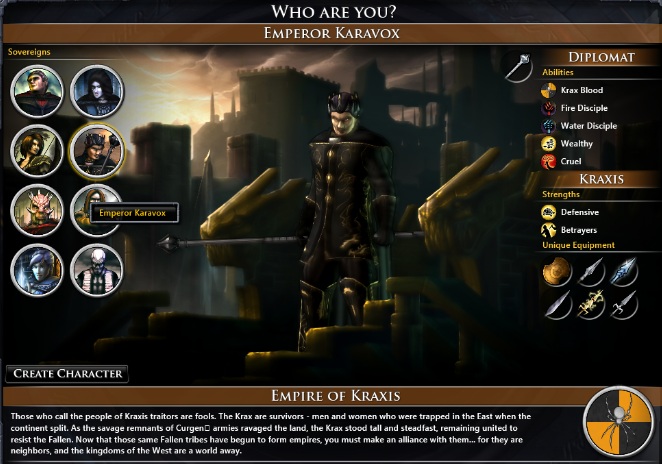Click the Wealthy trait icon
Screen dimensions: 662x464
[x=549, y=144]
